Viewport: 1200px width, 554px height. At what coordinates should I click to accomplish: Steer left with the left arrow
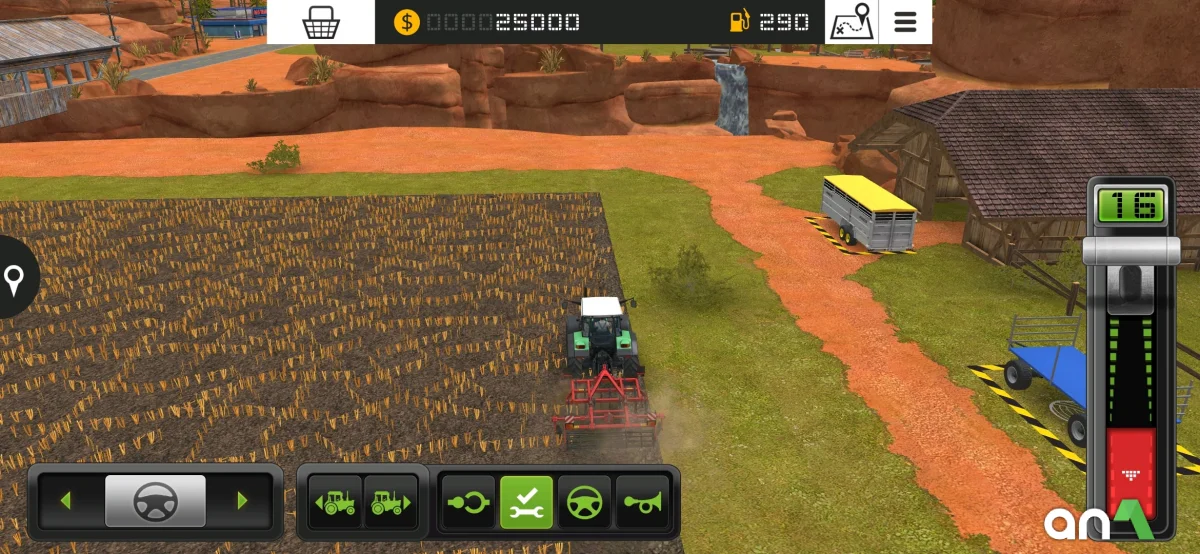coord(66,501)
